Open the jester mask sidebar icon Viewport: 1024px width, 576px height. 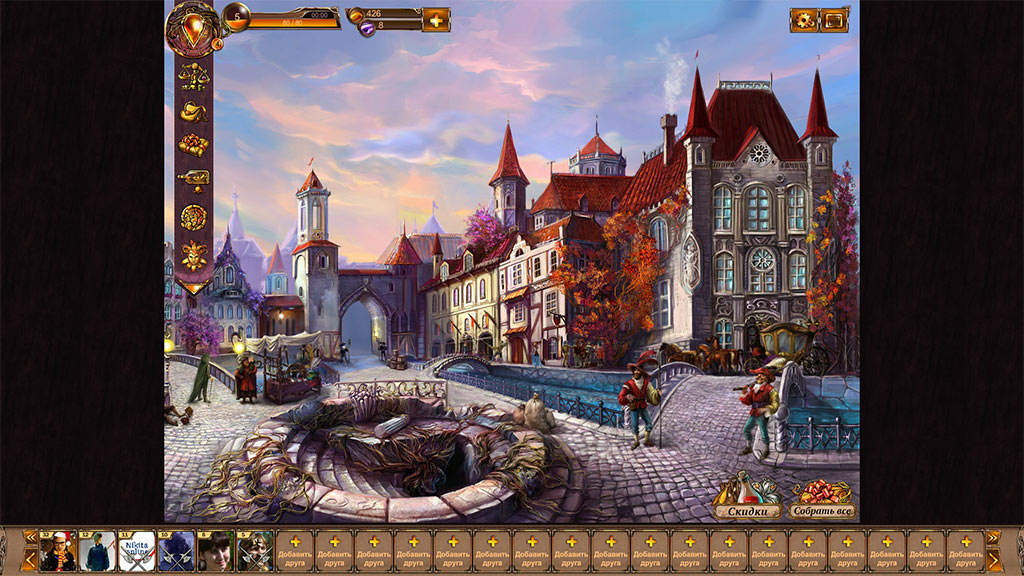pos(193,253)
